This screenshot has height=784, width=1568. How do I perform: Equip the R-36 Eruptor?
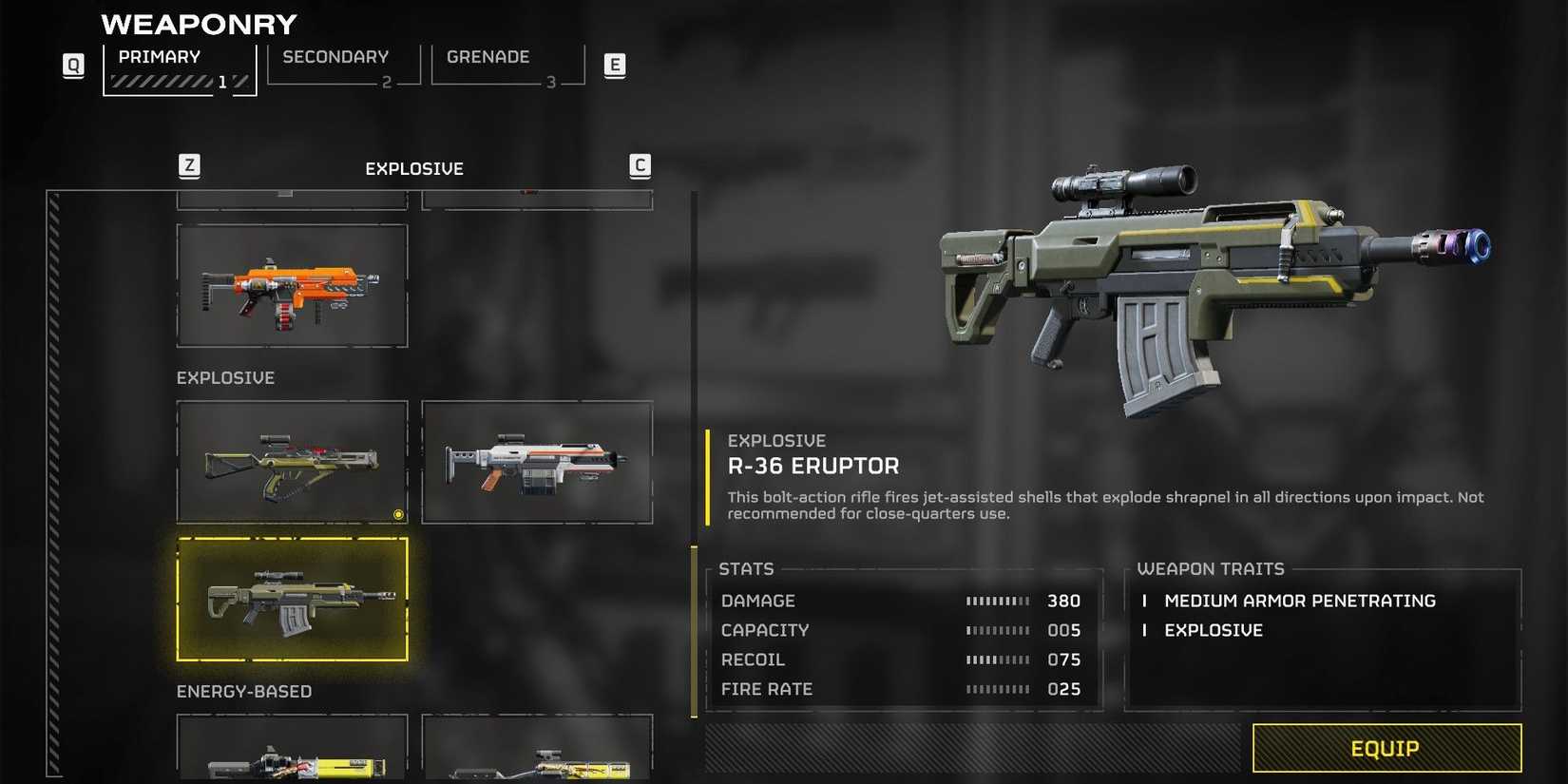click(x=1386, y=748)
